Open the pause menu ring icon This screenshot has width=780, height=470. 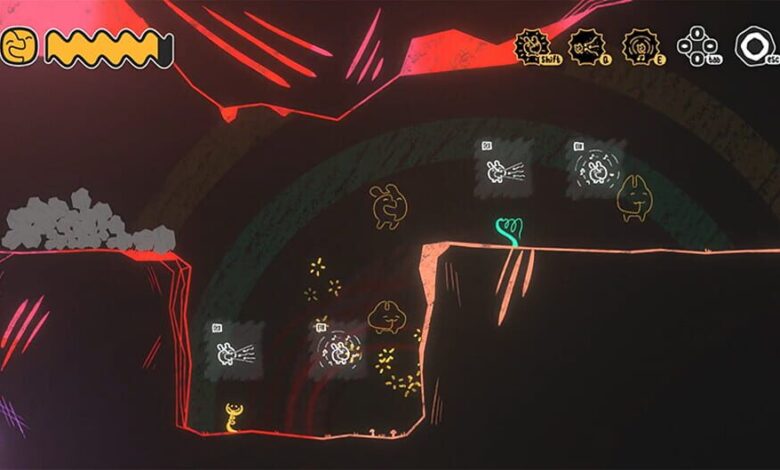pos(754,46)
